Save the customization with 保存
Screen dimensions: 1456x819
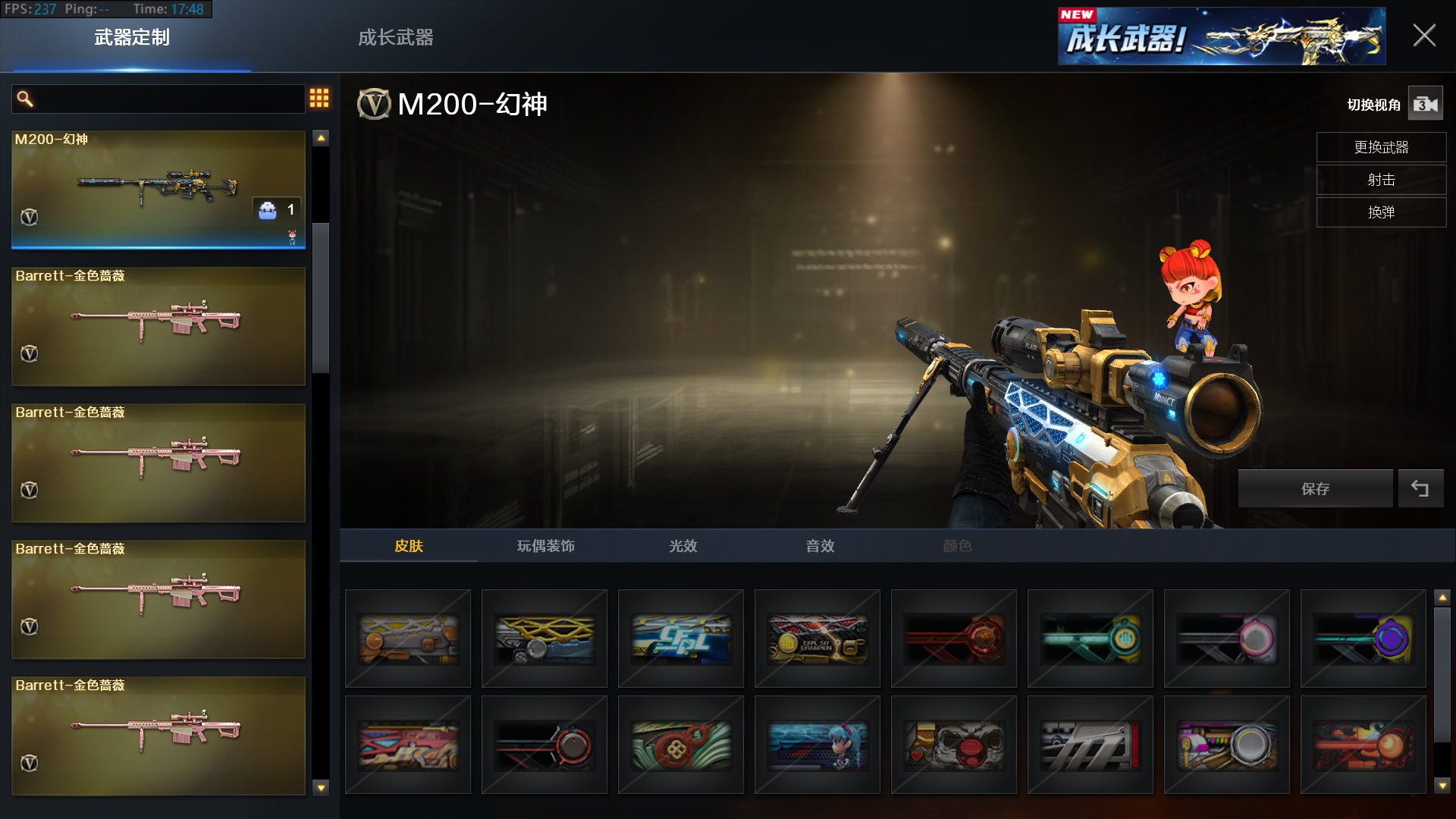(x=1315, y=489)
